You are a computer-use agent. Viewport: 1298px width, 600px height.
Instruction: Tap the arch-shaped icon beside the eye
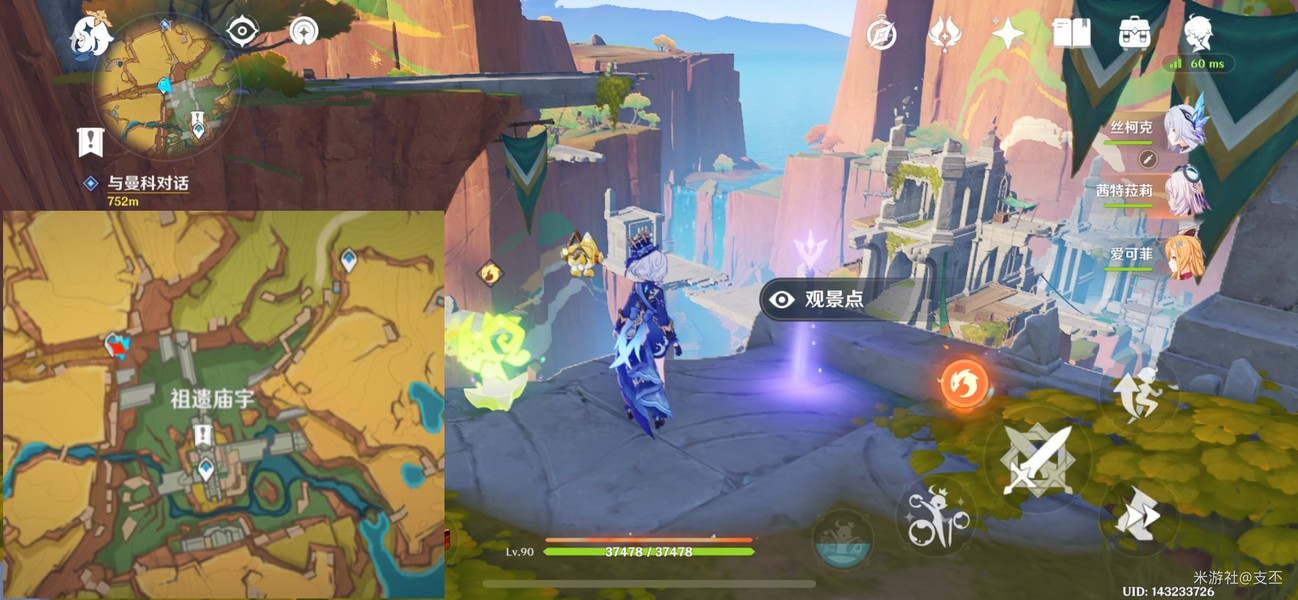(x=302, y=32)
